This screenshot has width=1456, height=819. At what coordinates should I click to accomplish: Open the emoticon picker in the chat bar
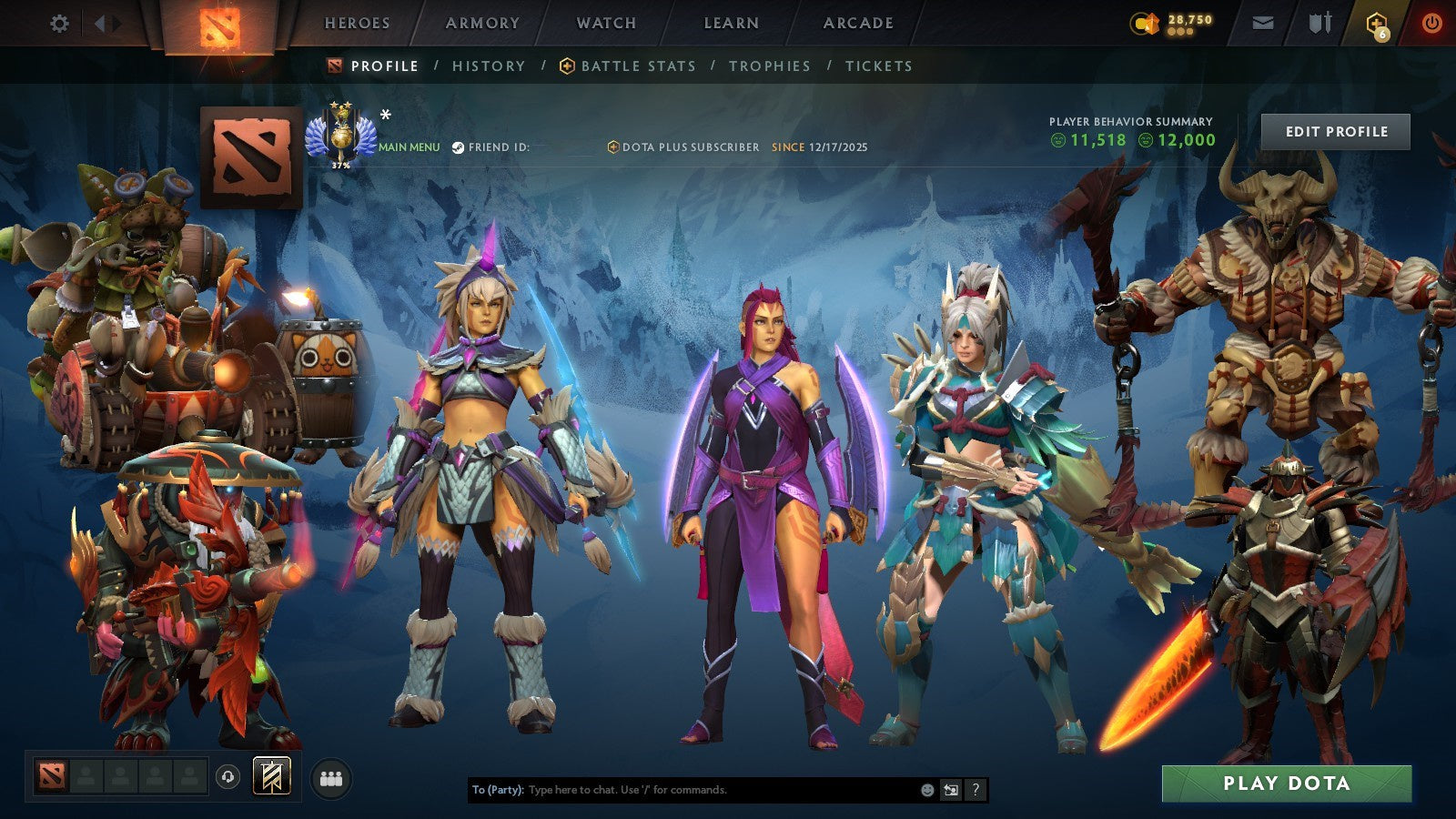pos(926,791)
